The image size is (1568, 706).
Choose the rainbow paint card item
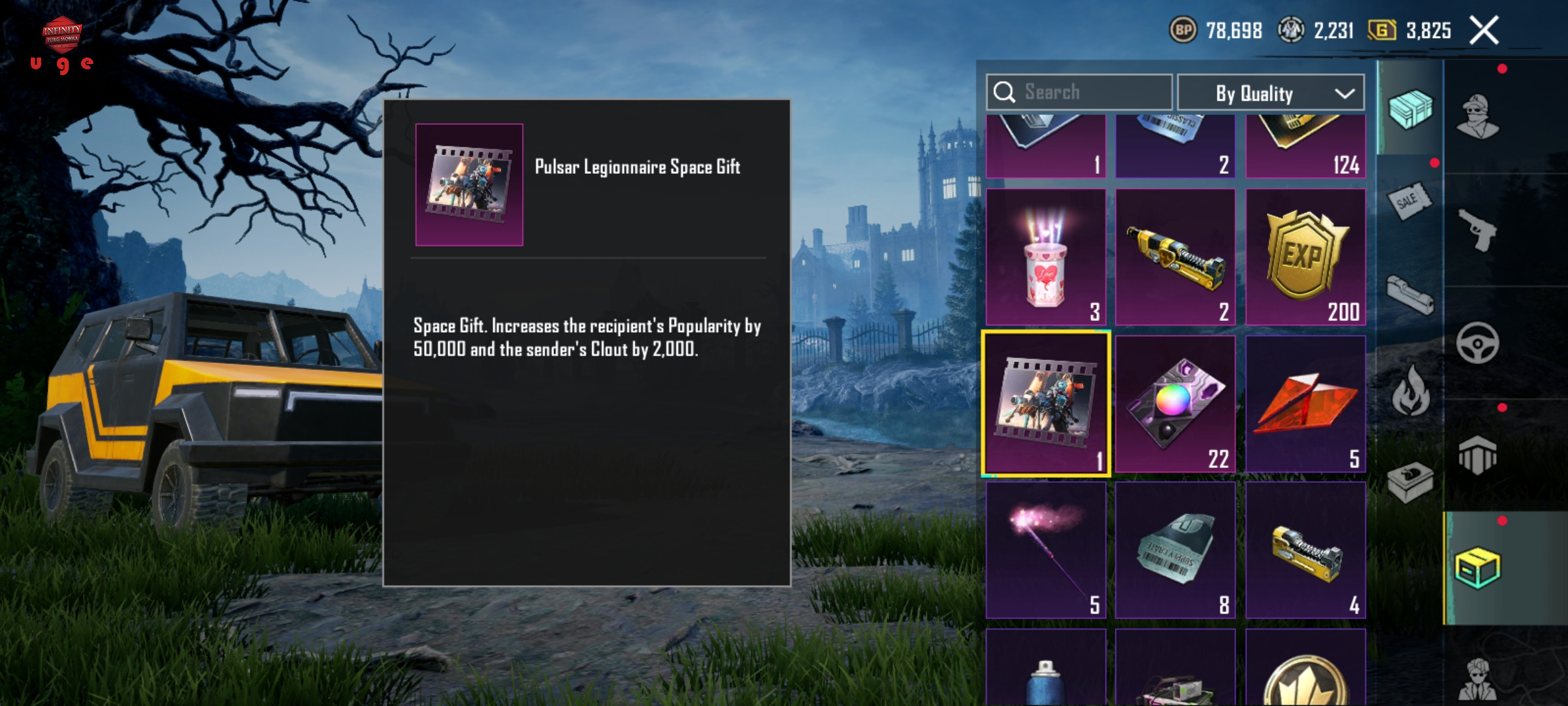point(1175,403)
